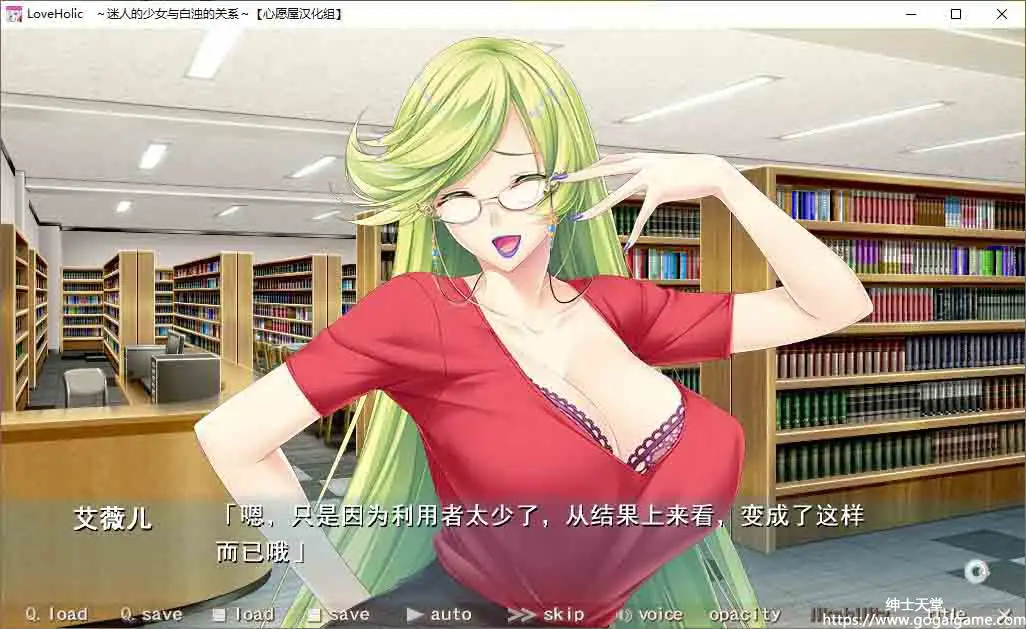
Task: Open the load game menu
Action: click(243, 614)
